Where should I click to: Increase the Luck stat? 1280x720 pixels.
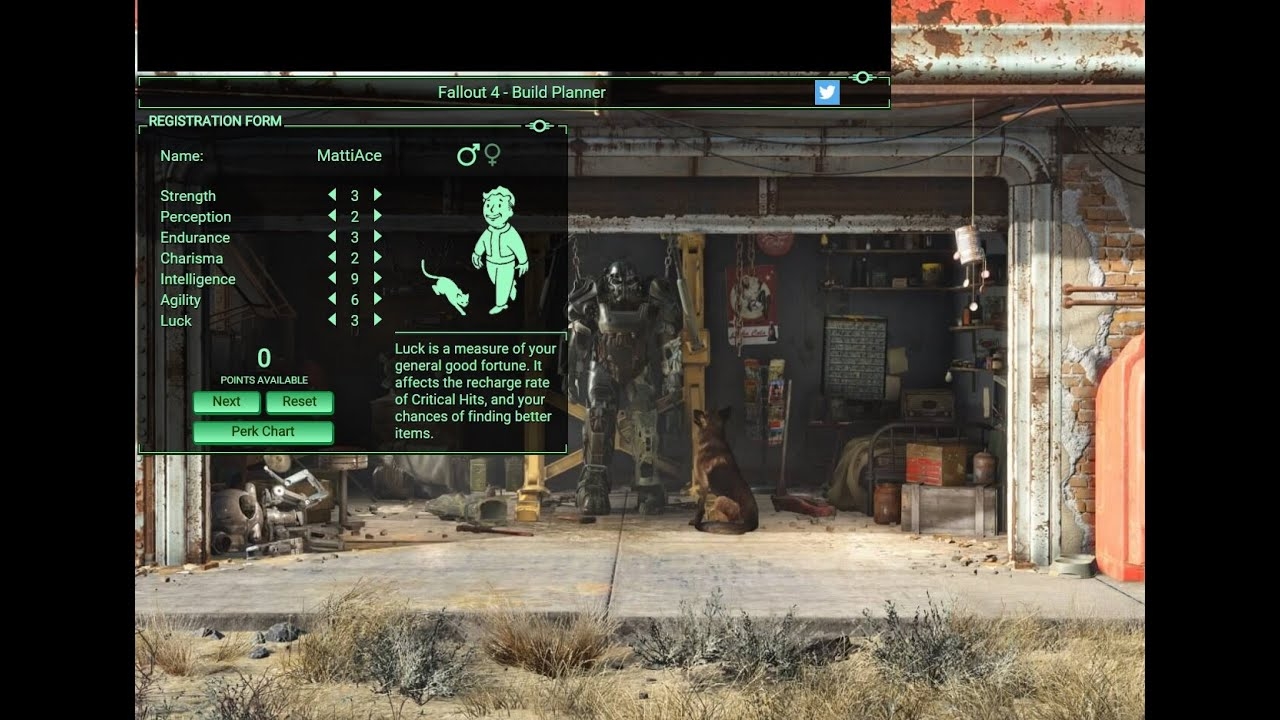pos(378,320)
